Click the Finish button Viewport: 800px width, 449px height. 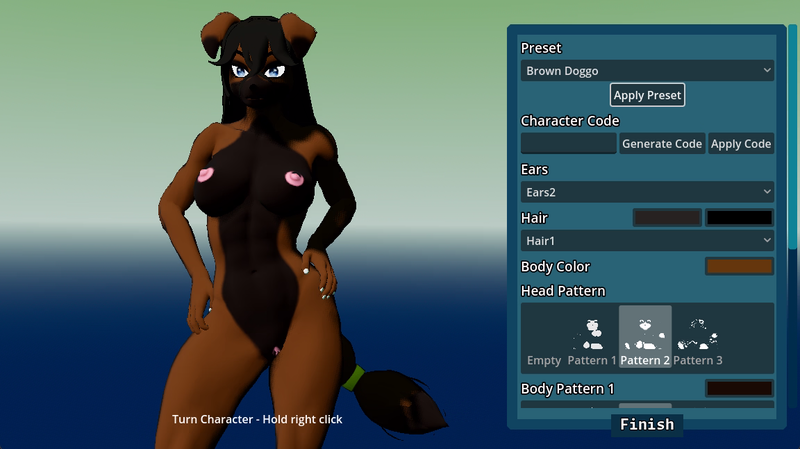tap(646, 425)
